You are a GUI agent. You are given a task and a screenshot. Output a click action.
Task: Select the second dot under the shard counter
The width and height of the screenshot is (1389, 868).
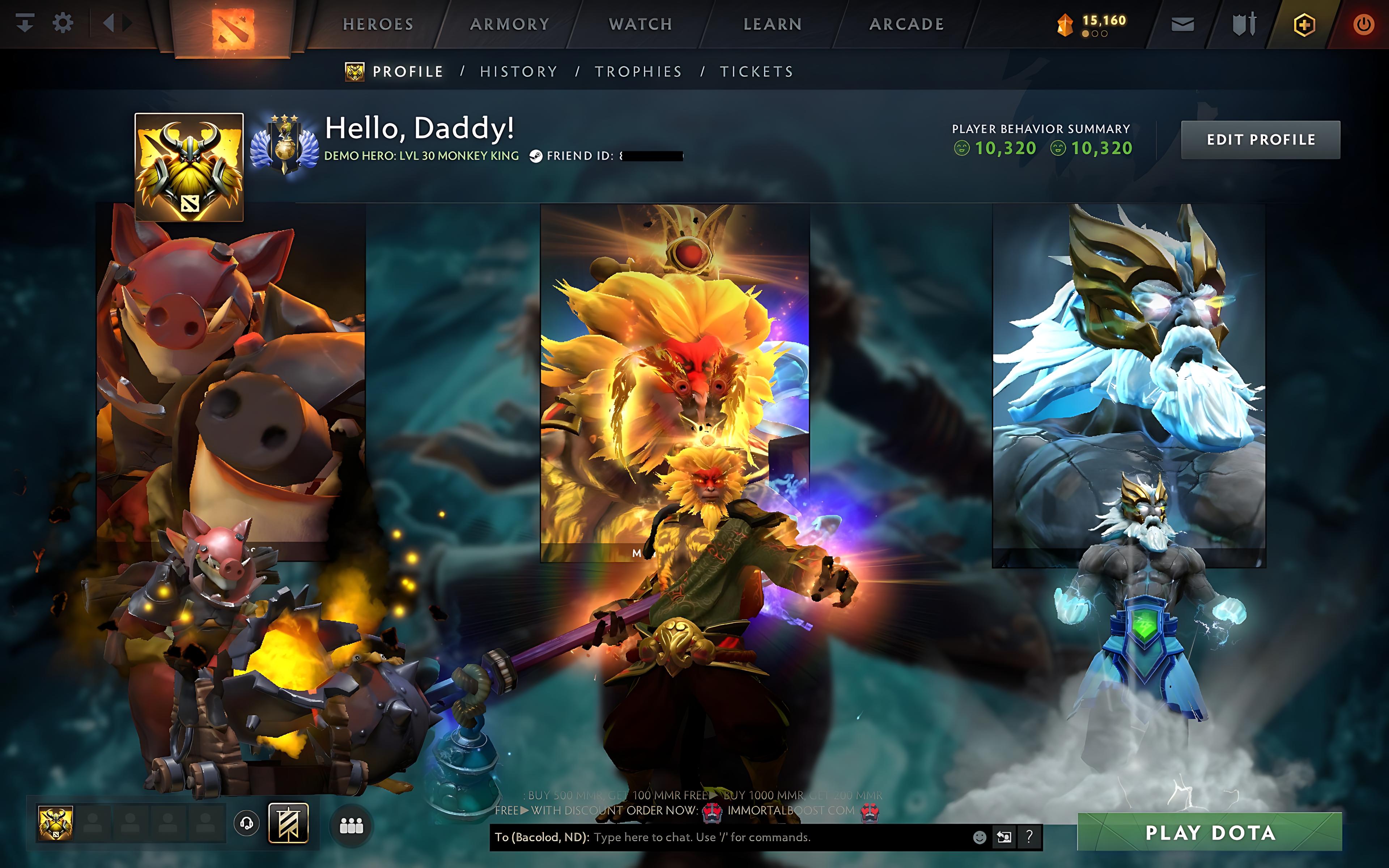tap(1095, 34)
